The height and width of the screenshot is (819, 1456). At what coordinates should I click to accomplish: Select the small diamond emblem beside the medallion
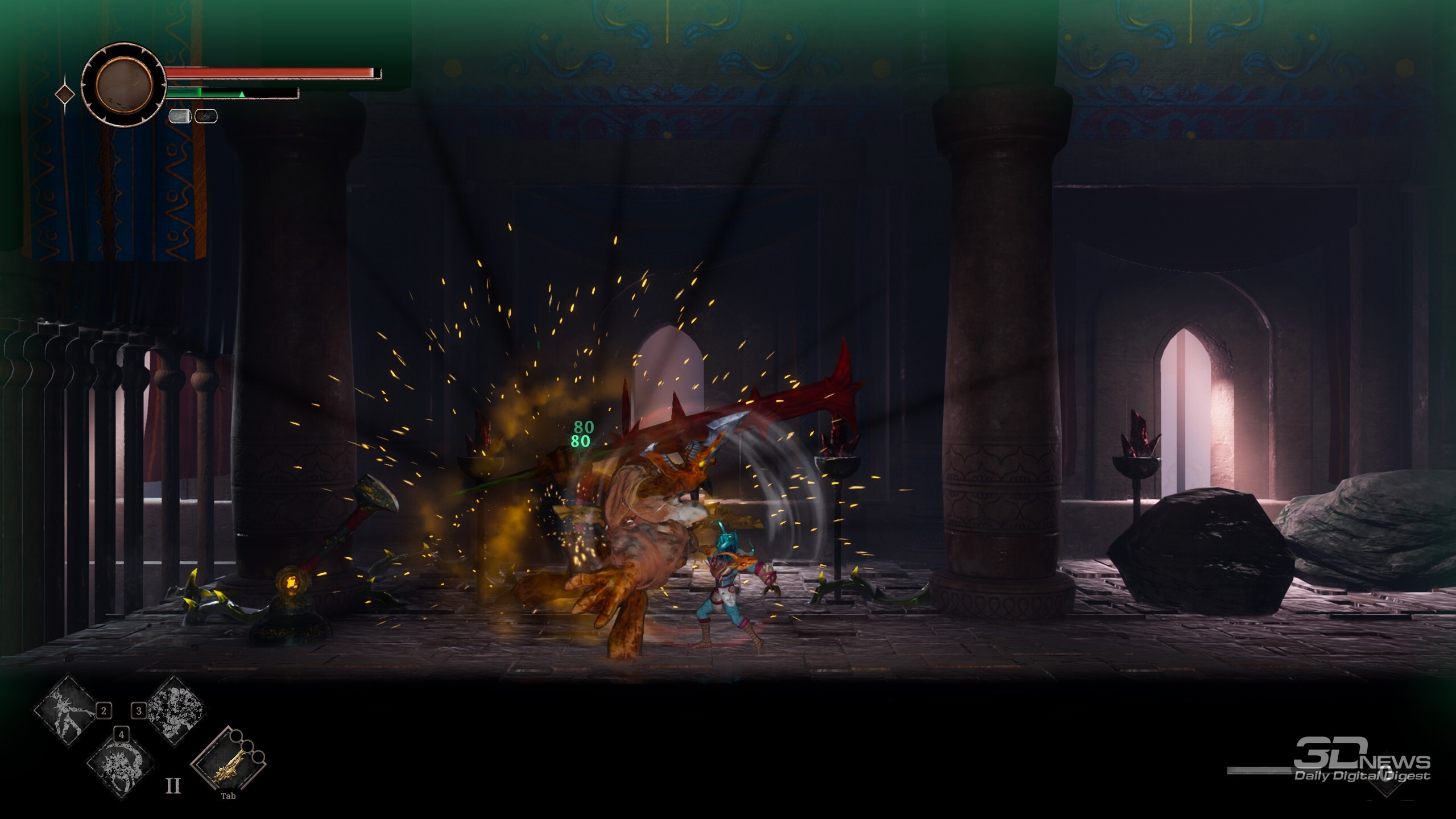pyautogui.click(x=65, y=94)
